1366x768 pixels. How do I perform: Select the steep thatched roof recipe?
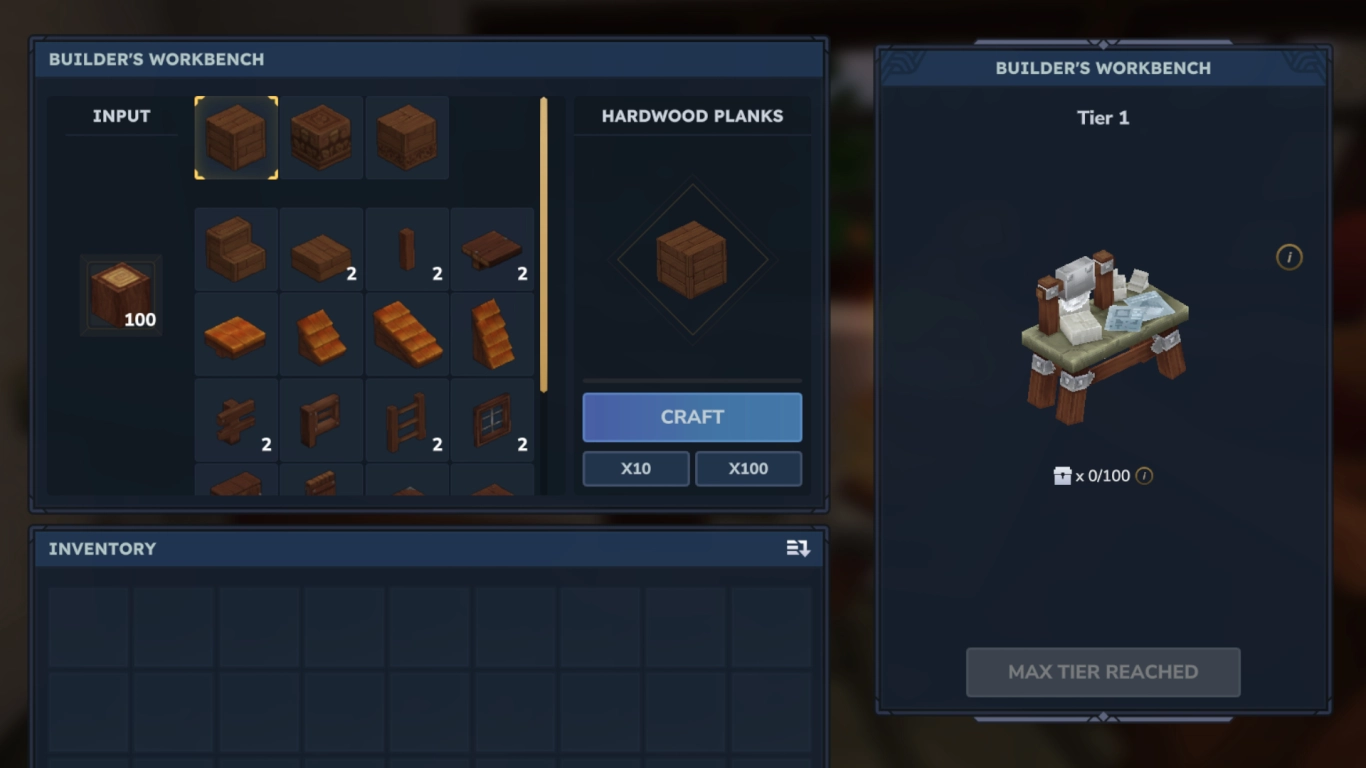pyautogui.click(x=492, y=334)
